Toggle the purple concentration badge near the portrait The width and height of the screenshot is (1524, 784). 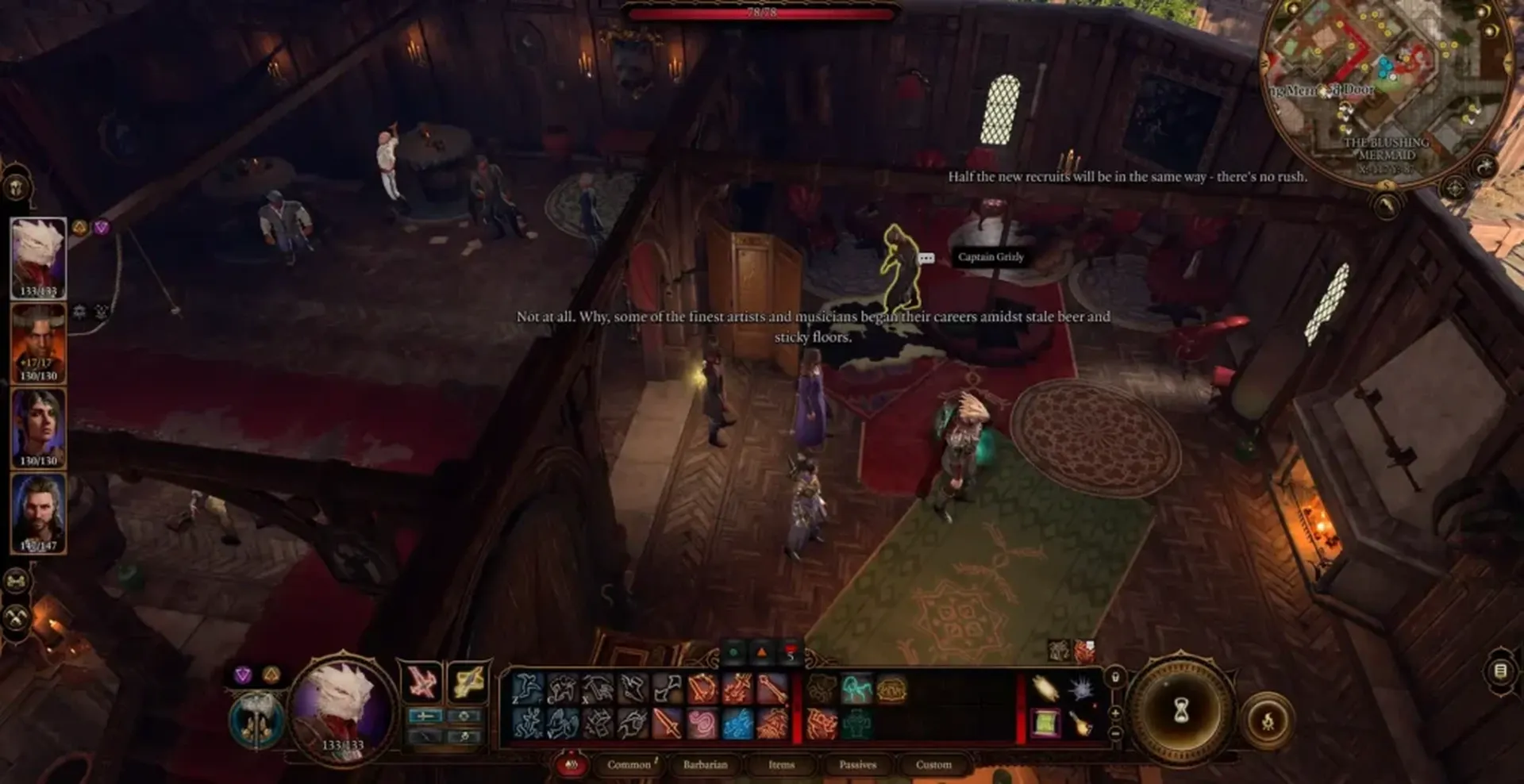(x=101, y=228)
